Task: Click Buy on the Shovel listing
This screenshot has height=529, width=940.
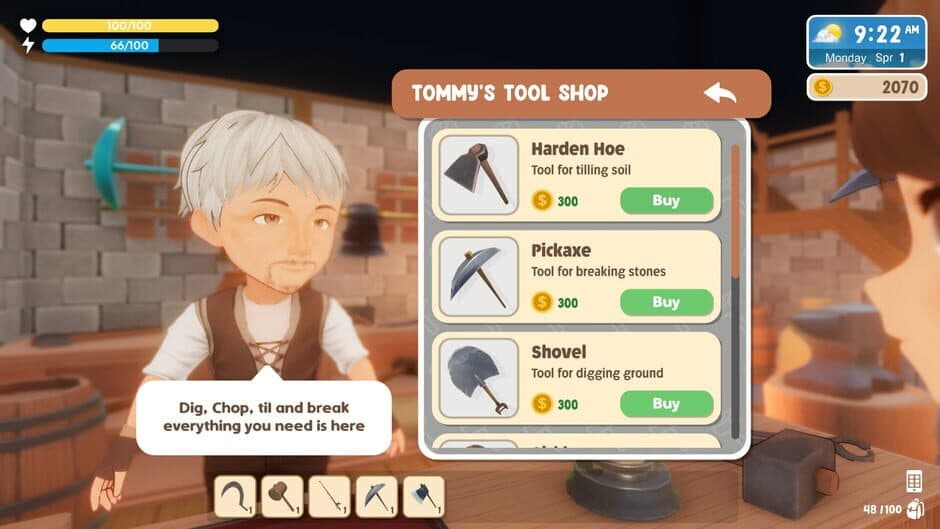Action: (666, 404)
